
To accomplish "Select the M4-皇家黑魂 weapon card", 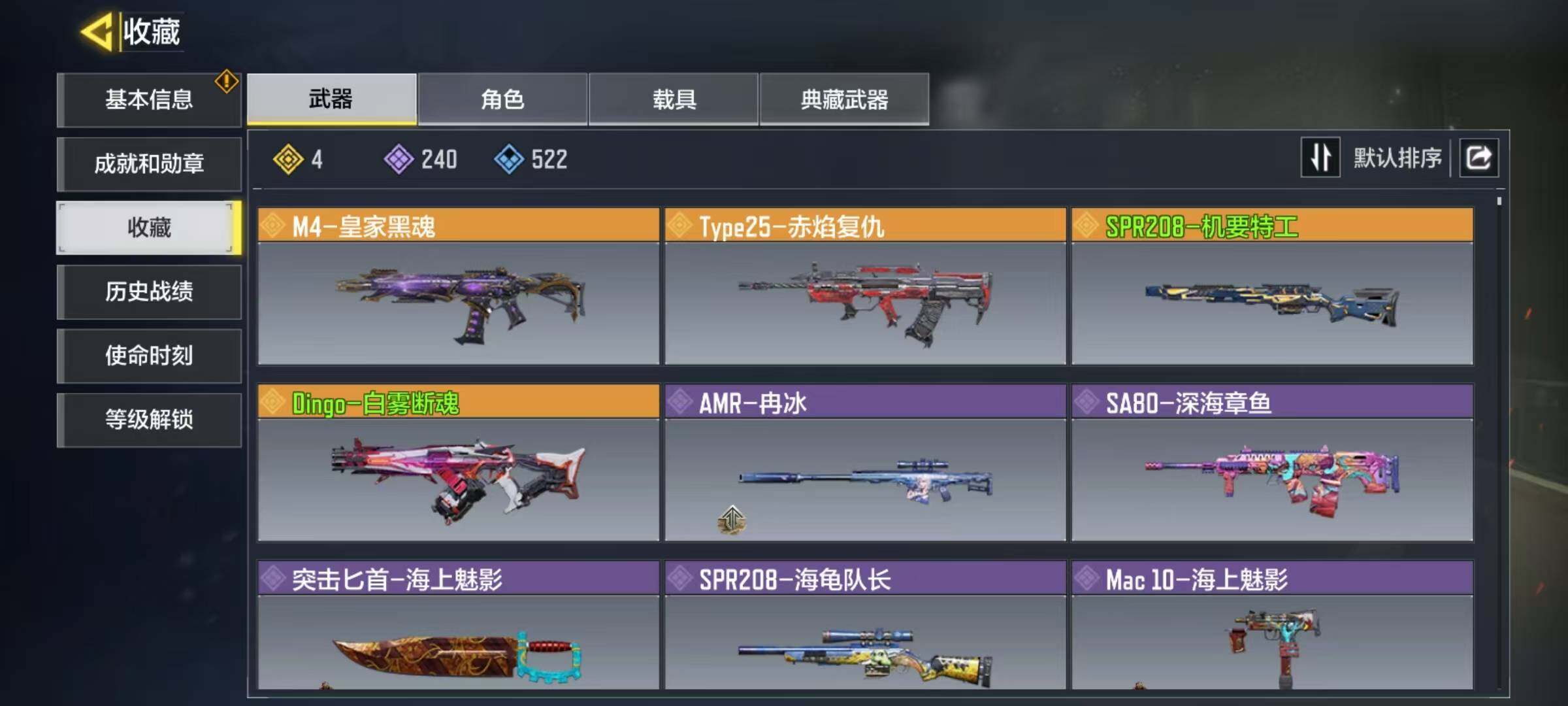I will pyautogui.click(x=458, y=286).
